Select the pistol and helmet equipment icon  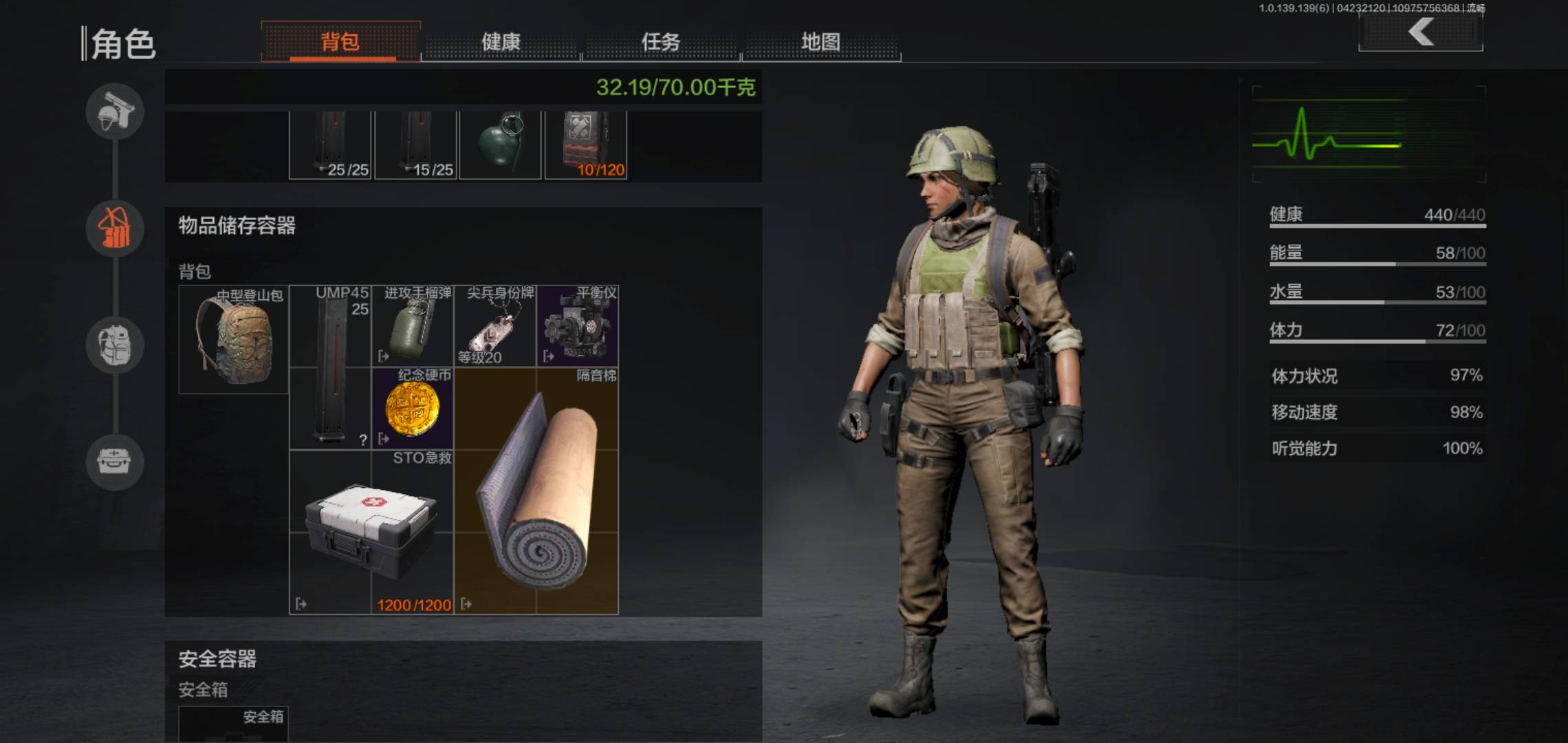click(x=115, y=111)
